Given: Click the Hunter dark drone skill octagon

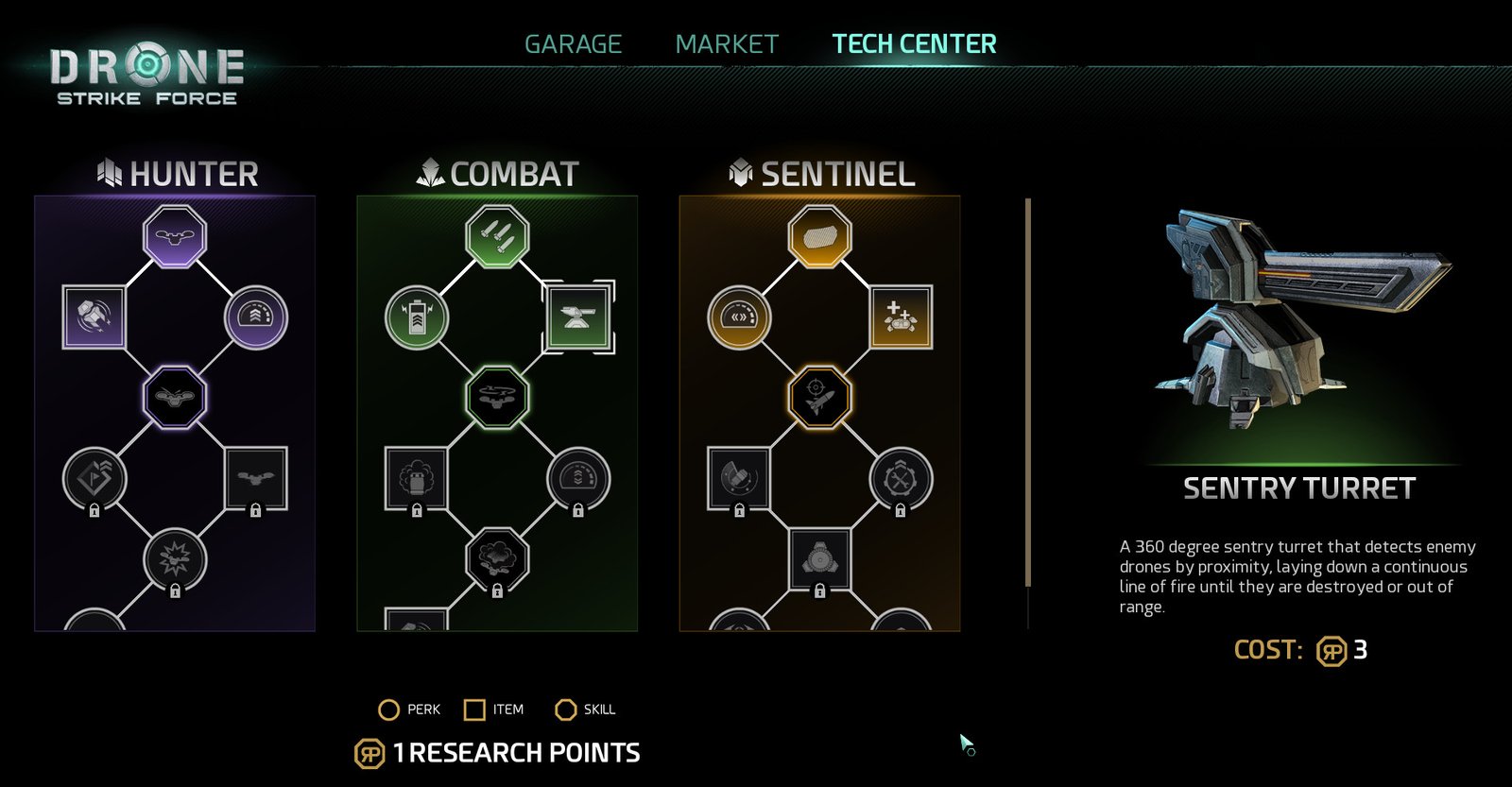Looking at the screenshot, I should pyautogui.click(x=175, y=398).
